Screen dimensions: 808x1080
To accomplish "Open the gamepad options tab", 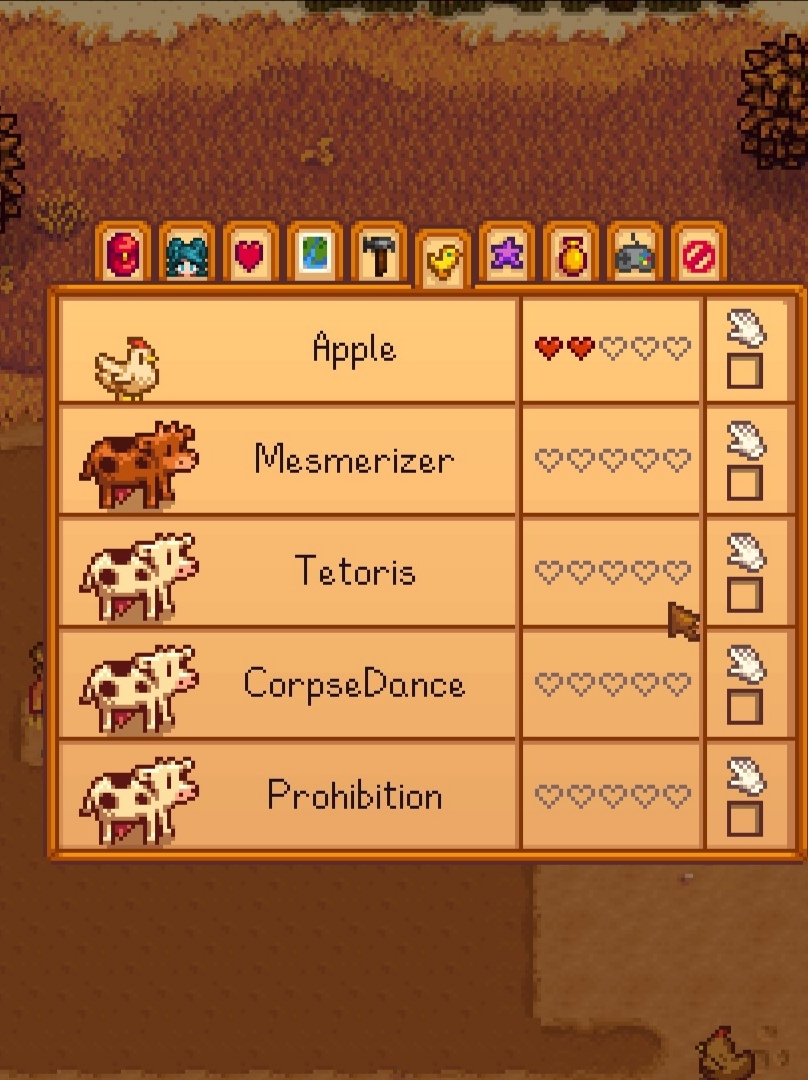I will (635, 256).
